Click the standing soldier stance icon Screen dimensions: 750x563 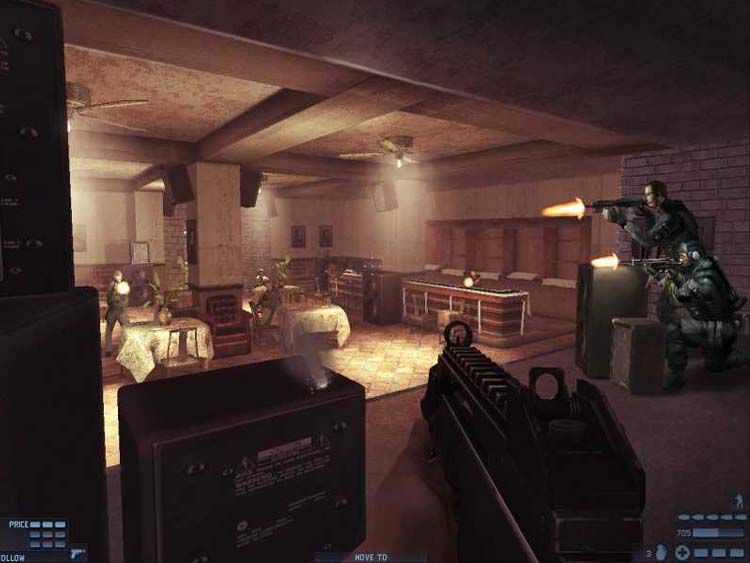click(x=739, y=500)
